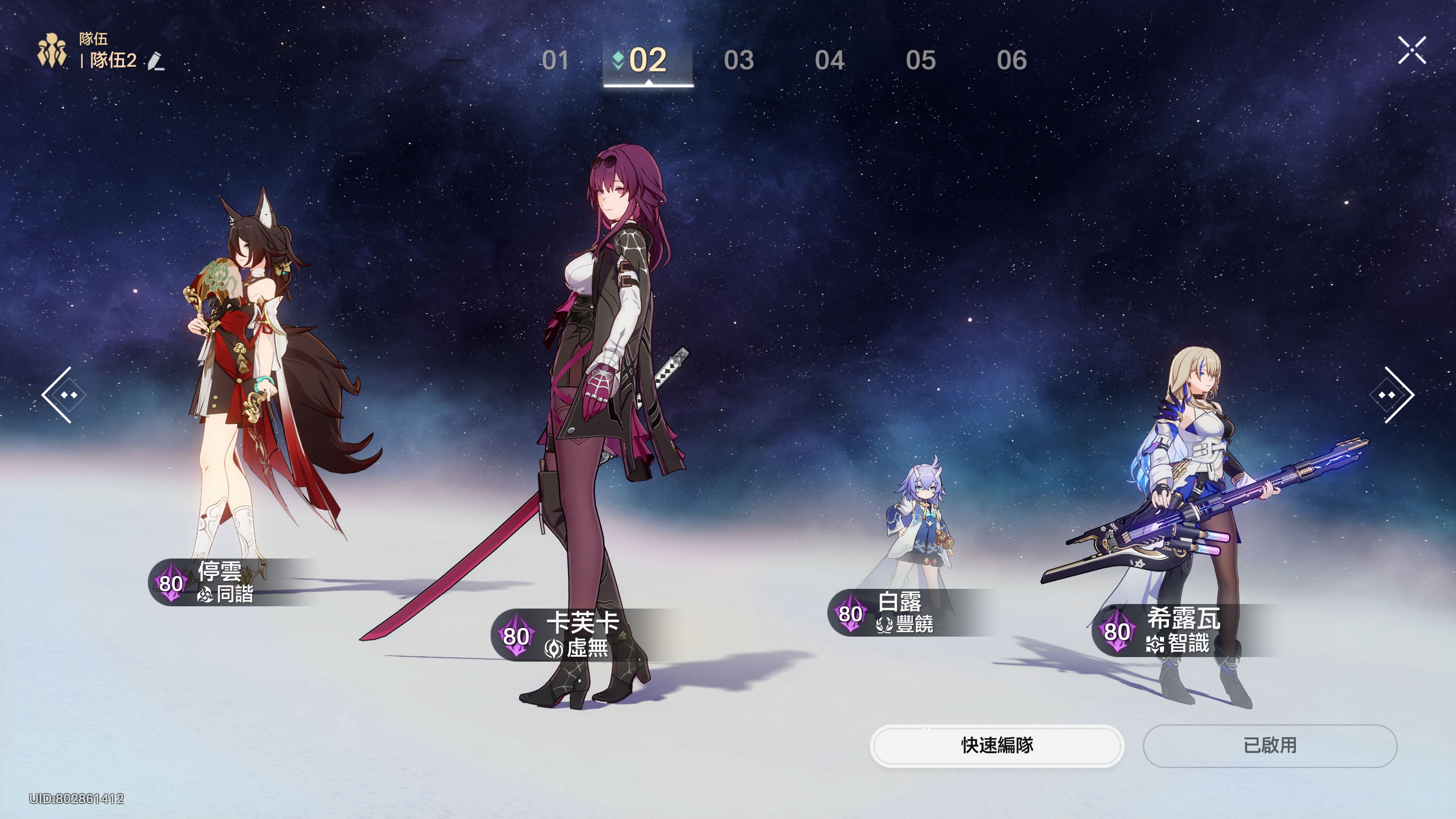Go to team tab 06
Image resolution: width=1456 pixels, height=819 pixels.
(x=1012, y=61)
